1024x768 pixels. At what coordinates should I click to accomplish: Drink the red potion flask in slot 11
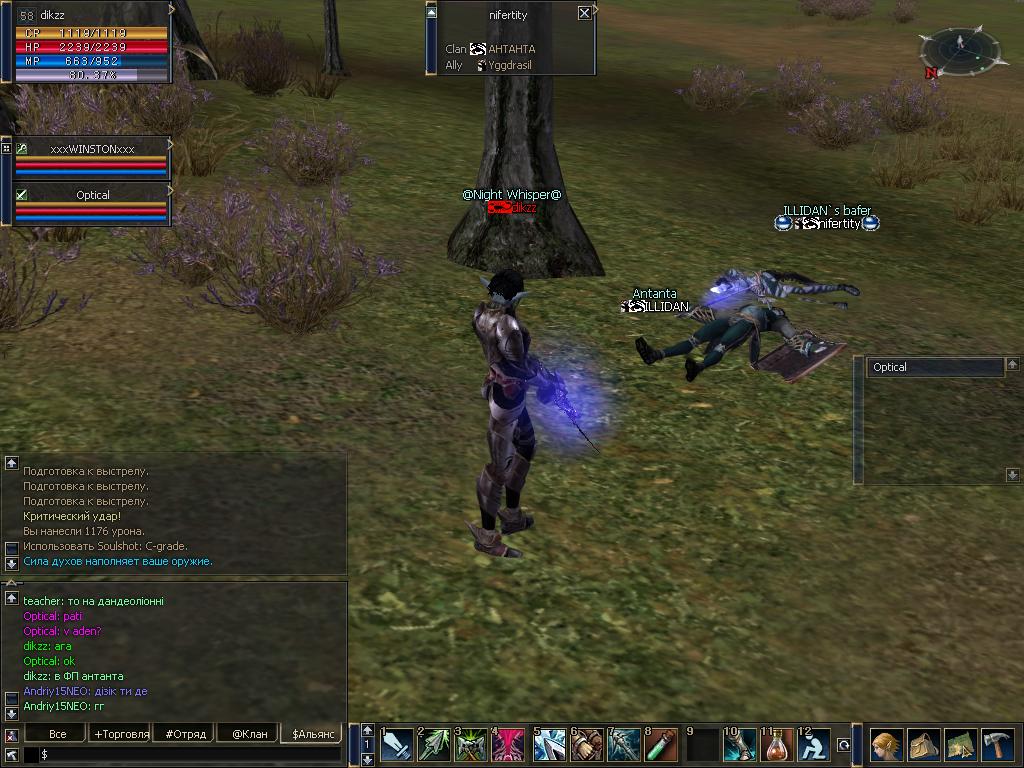pos(776,745)
